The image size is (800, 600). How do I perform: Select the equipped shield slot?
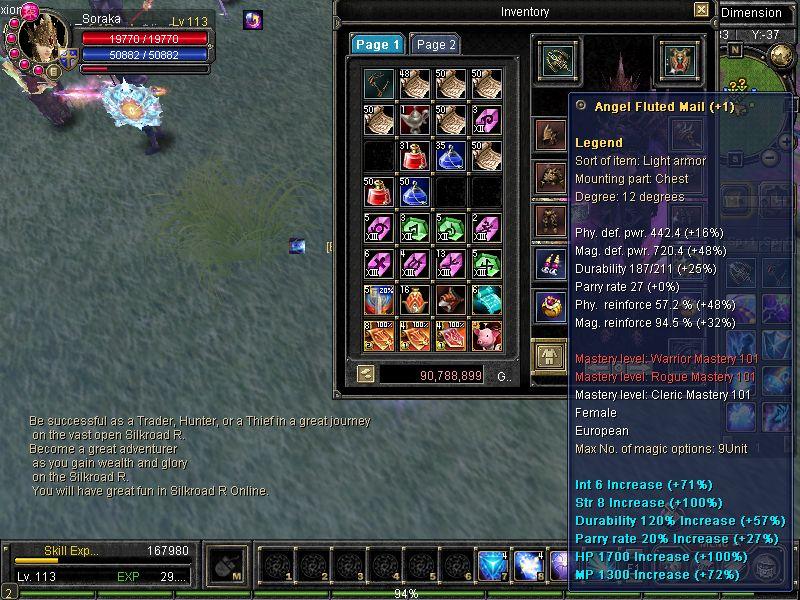(679, 60)
